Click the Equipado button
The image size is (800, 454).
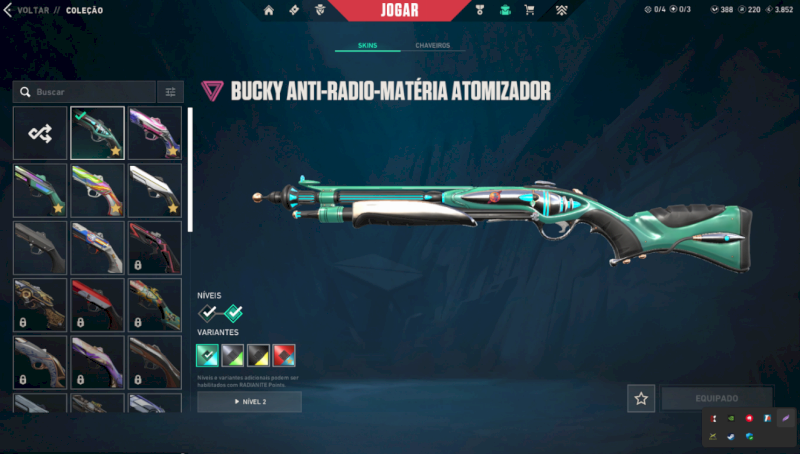click(x=716, y=398)
